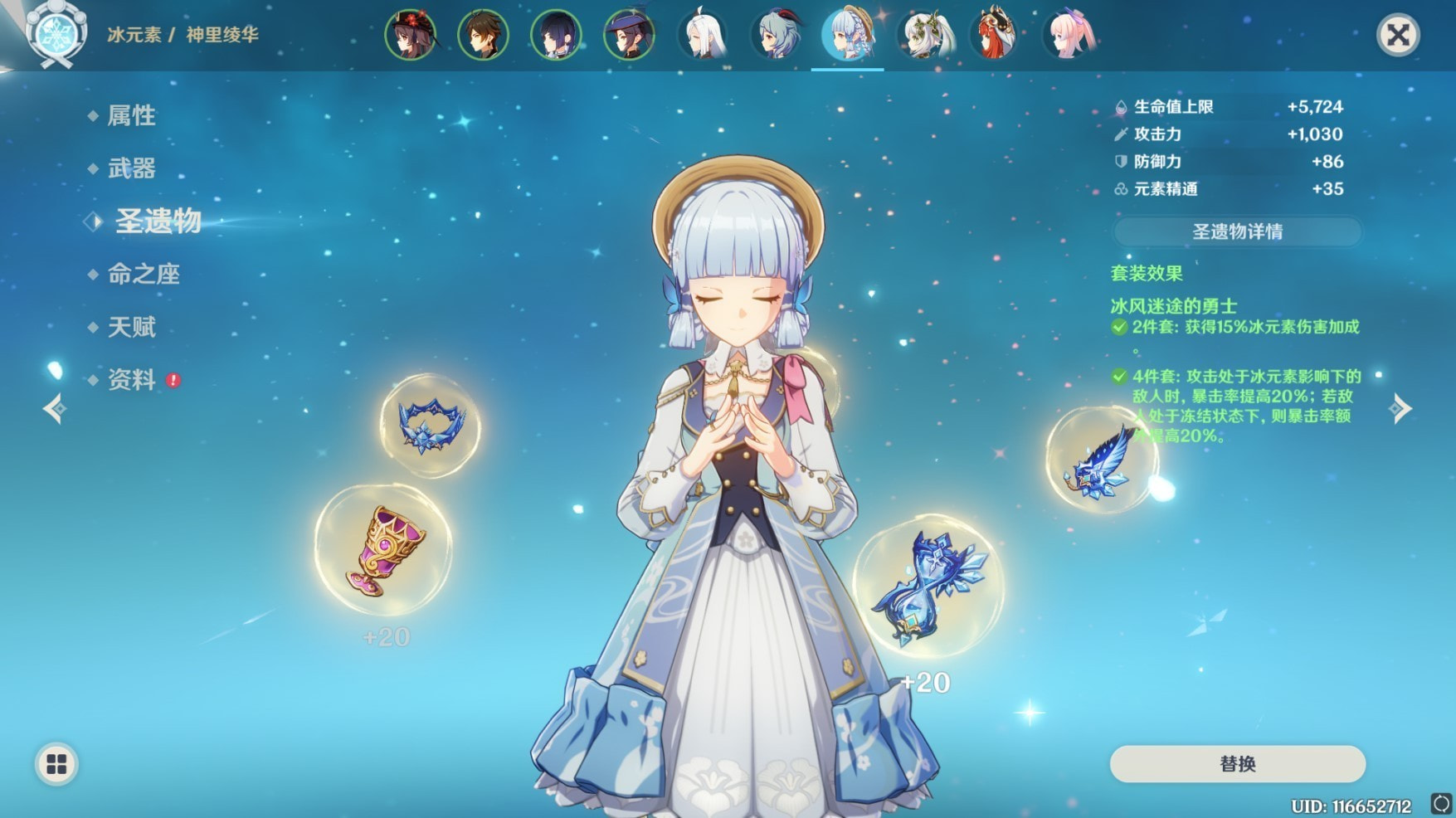1456x818 pixels.
Task: Open the 命之座 constellation menu
Action: click(x=143, y=274)
